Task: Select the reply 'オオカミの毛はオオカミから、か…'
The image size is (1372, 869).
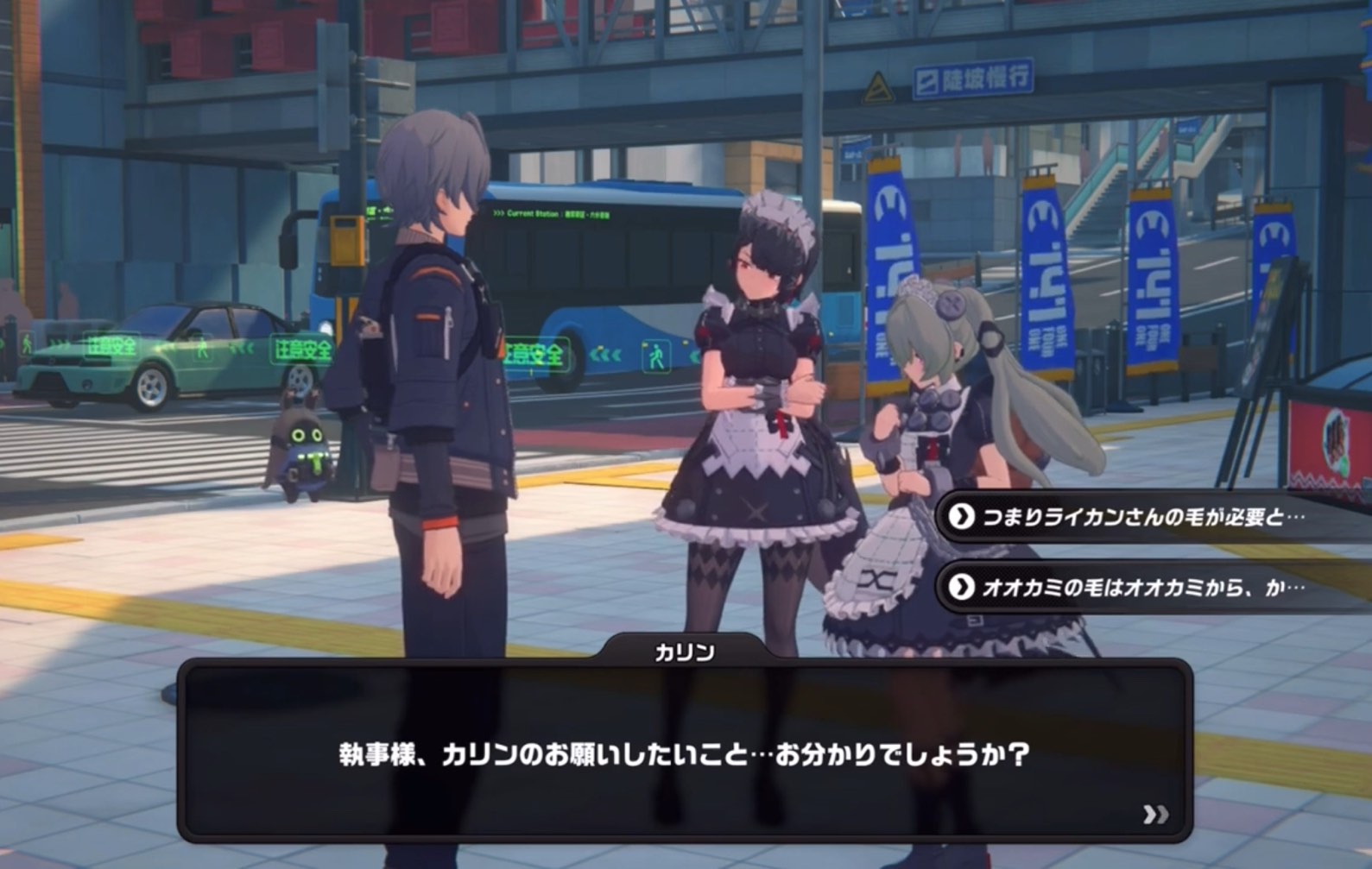Action: tap(1141, 588)
